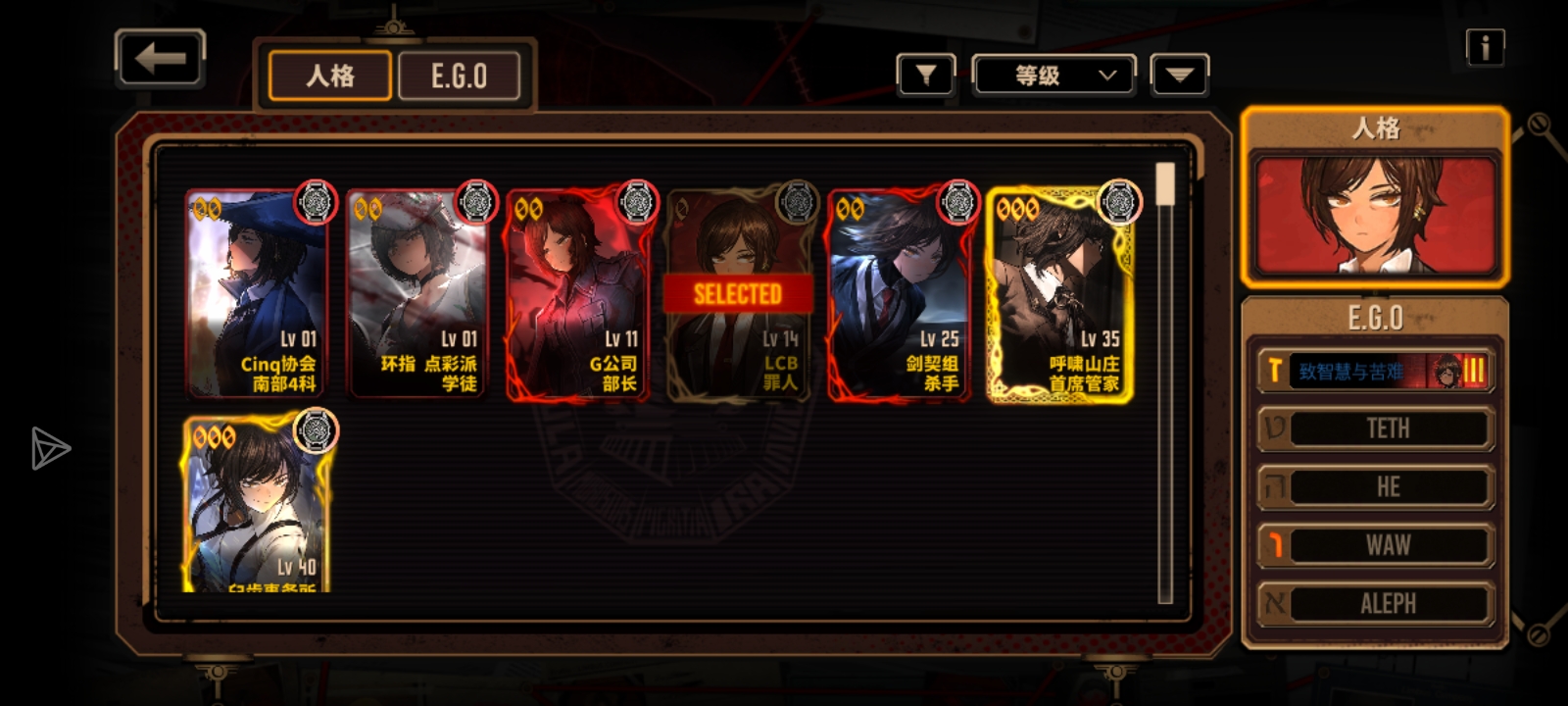Go back with the arrow button
Viewport: 1568px width, 706px height.
tap(160, 59)
